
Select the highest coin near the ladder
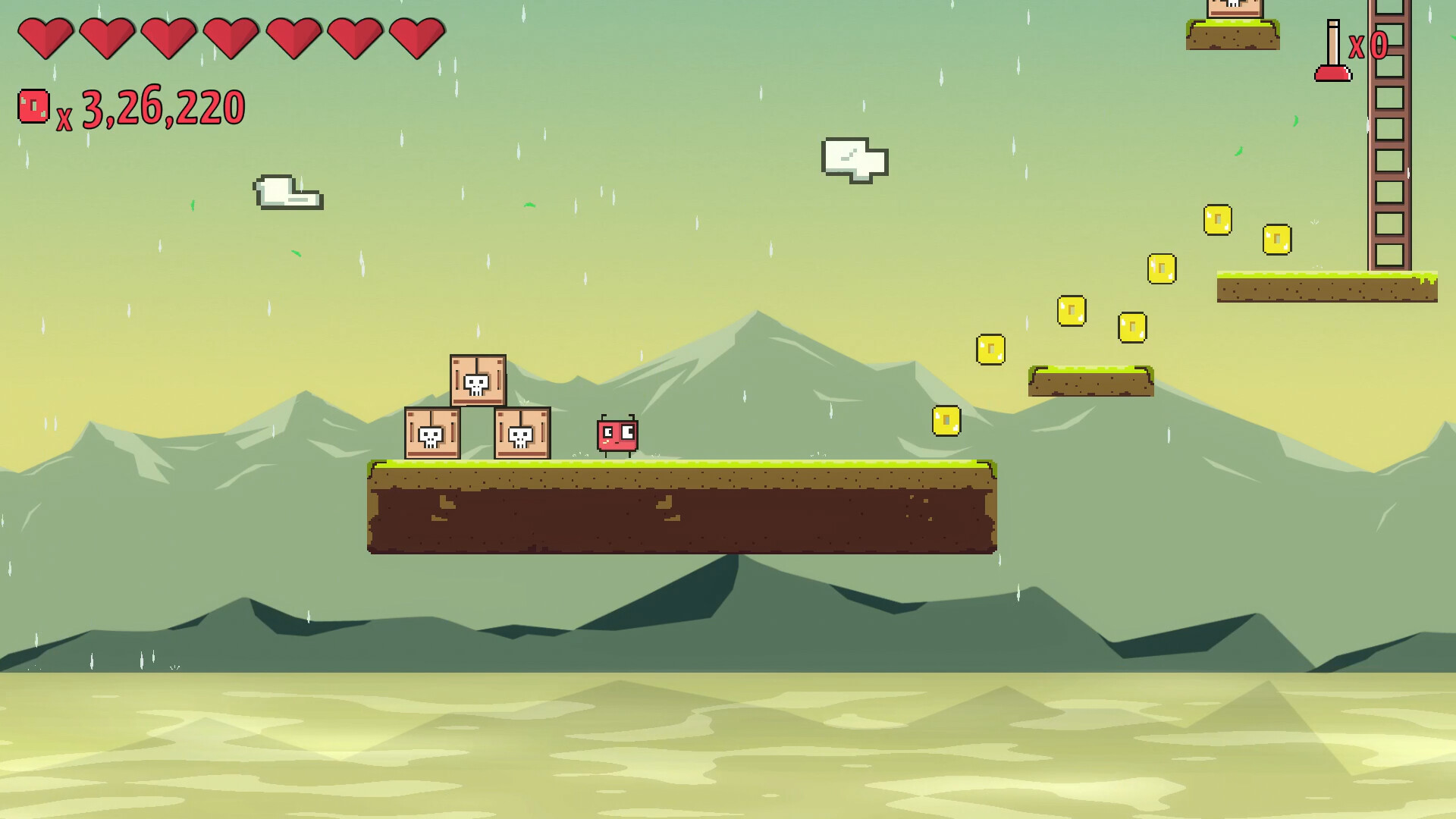coord(1217,219)
